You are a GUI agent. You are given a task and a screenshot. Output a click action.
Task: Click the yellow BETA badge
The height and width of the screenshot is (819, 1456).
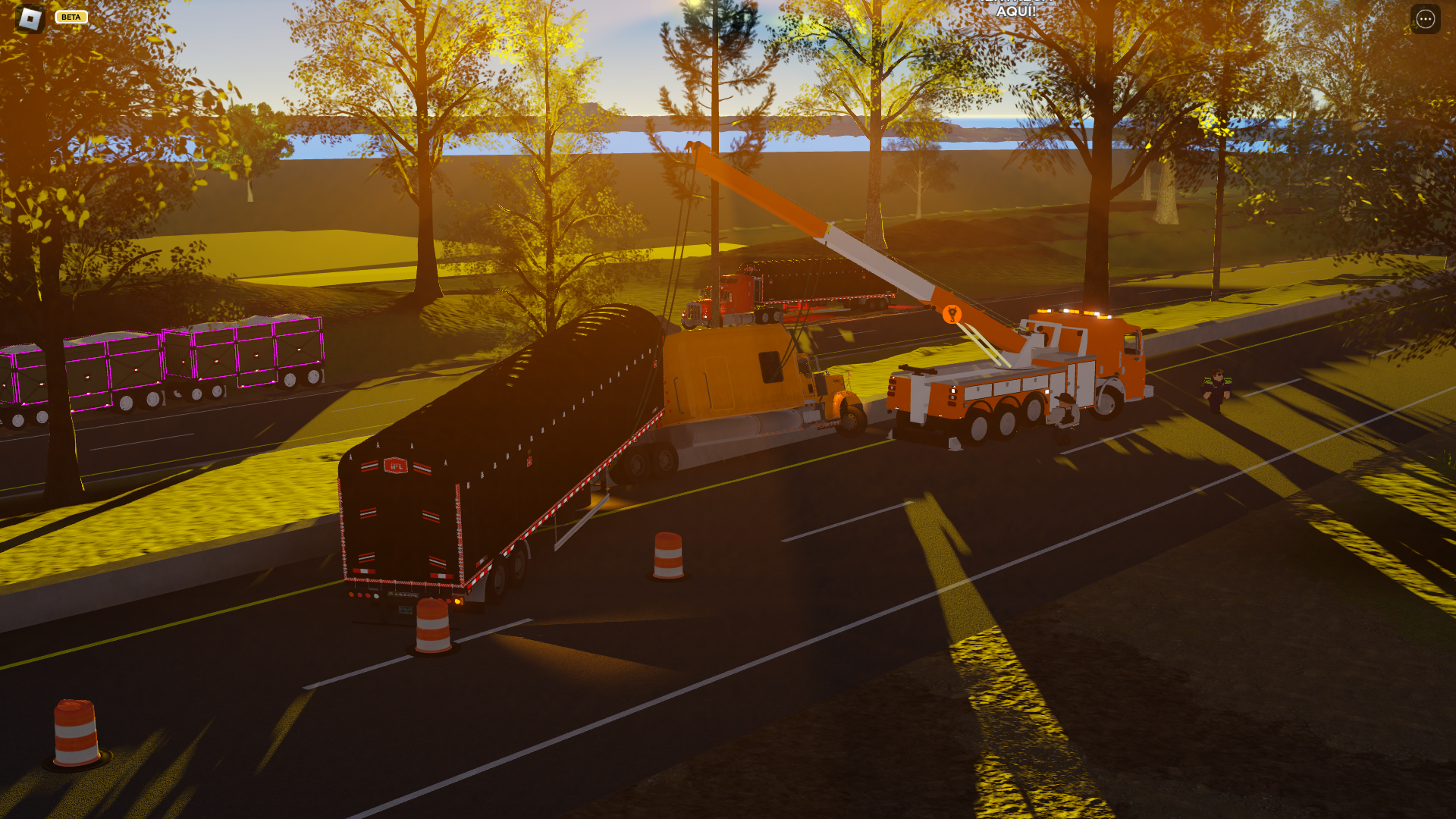(x=71, y=17)
